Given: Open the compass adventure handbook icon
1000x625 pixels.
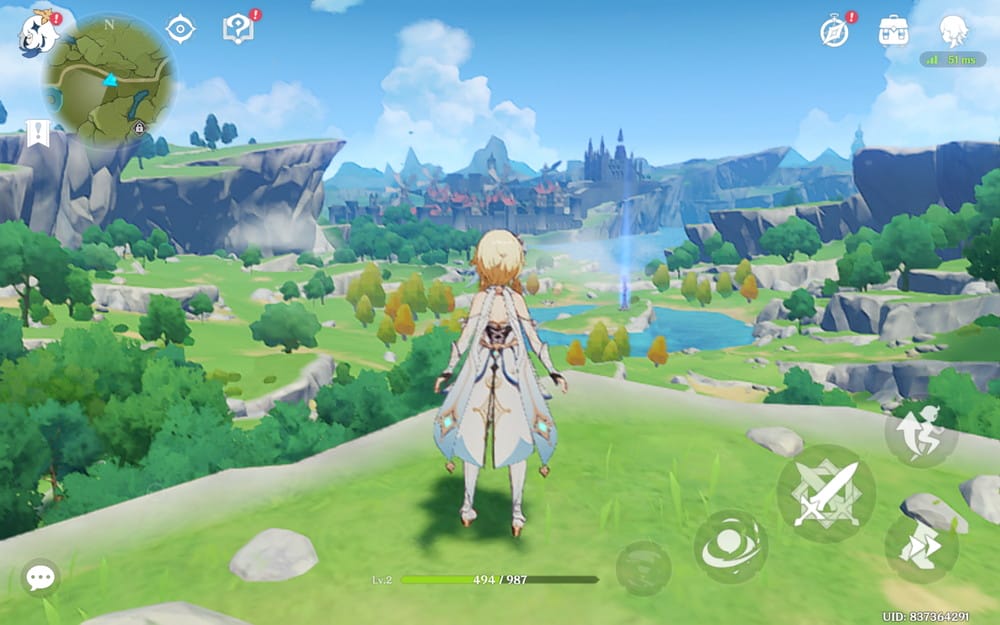Looking at the screenshot, I should click(835, 31).
